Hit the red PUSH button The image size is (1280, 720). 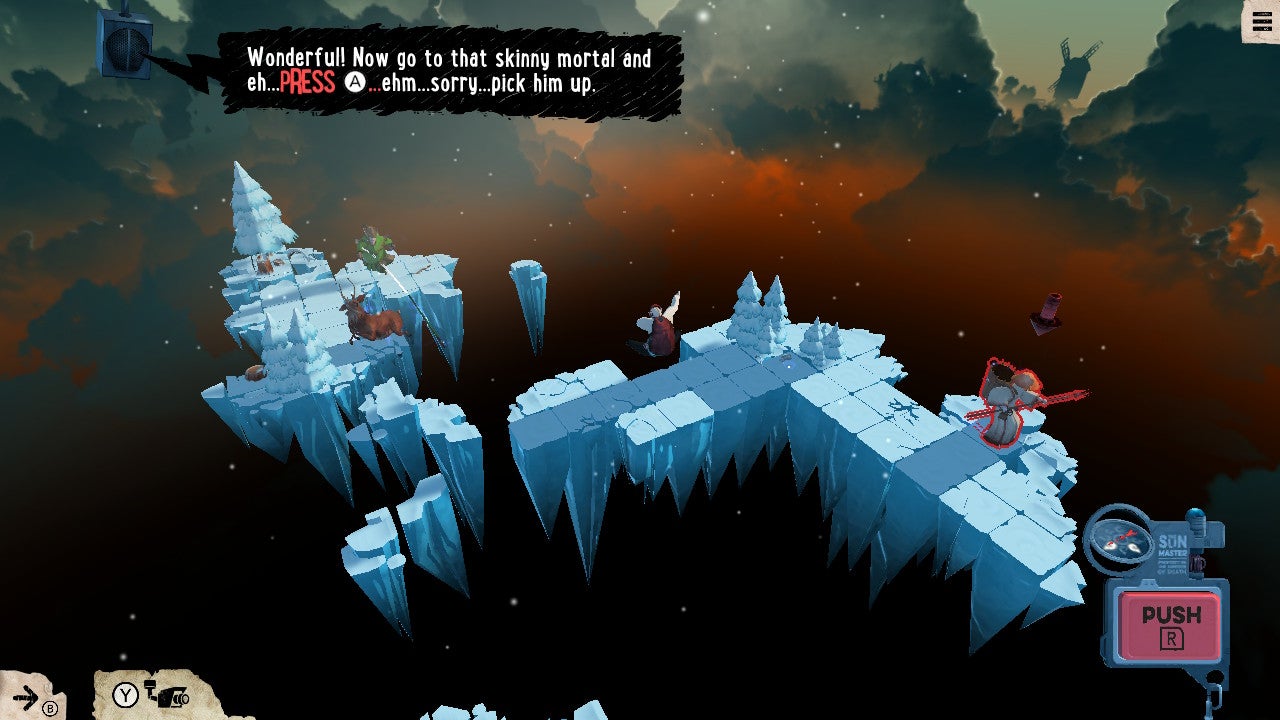(1169, 625)
